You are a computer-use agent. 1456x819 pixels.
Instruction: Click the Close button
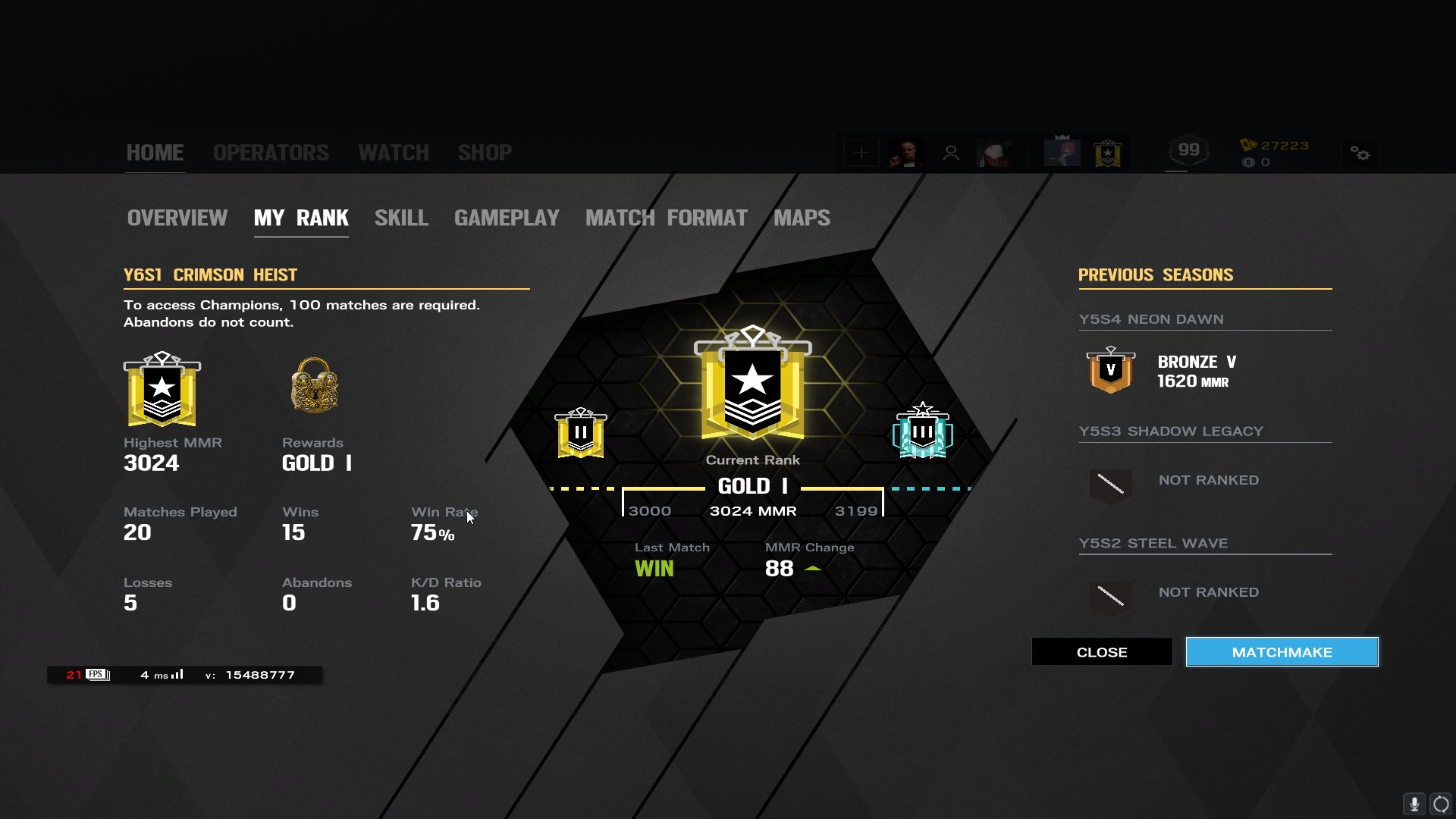1101,652
